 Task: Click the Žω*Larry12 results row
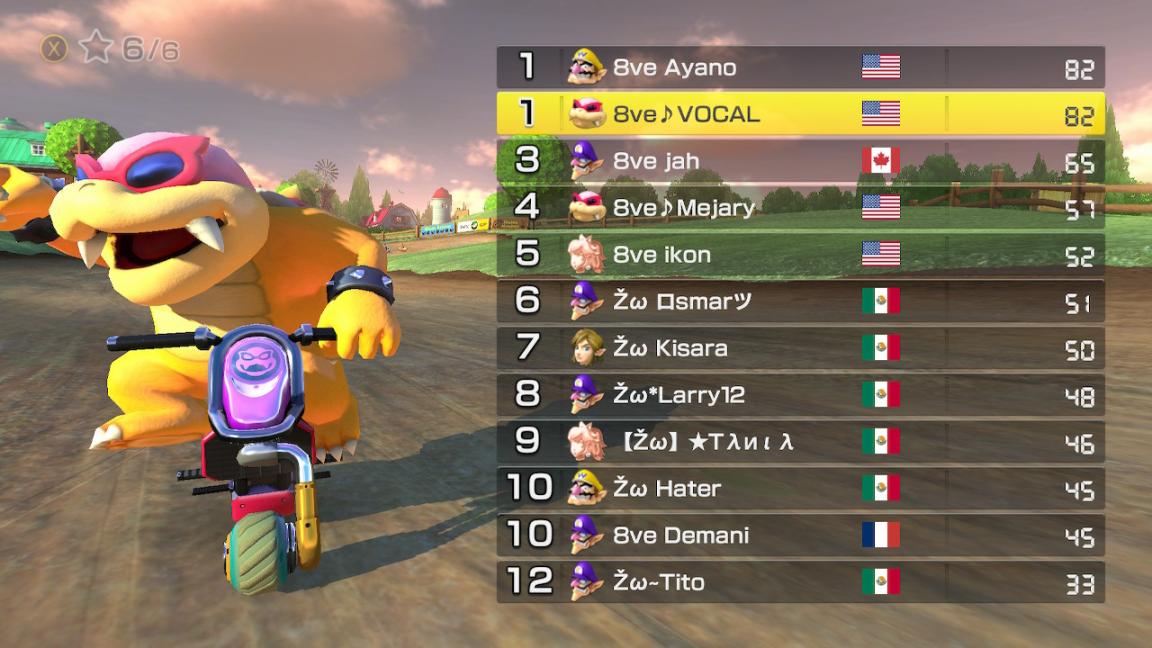tap(800, 395)
